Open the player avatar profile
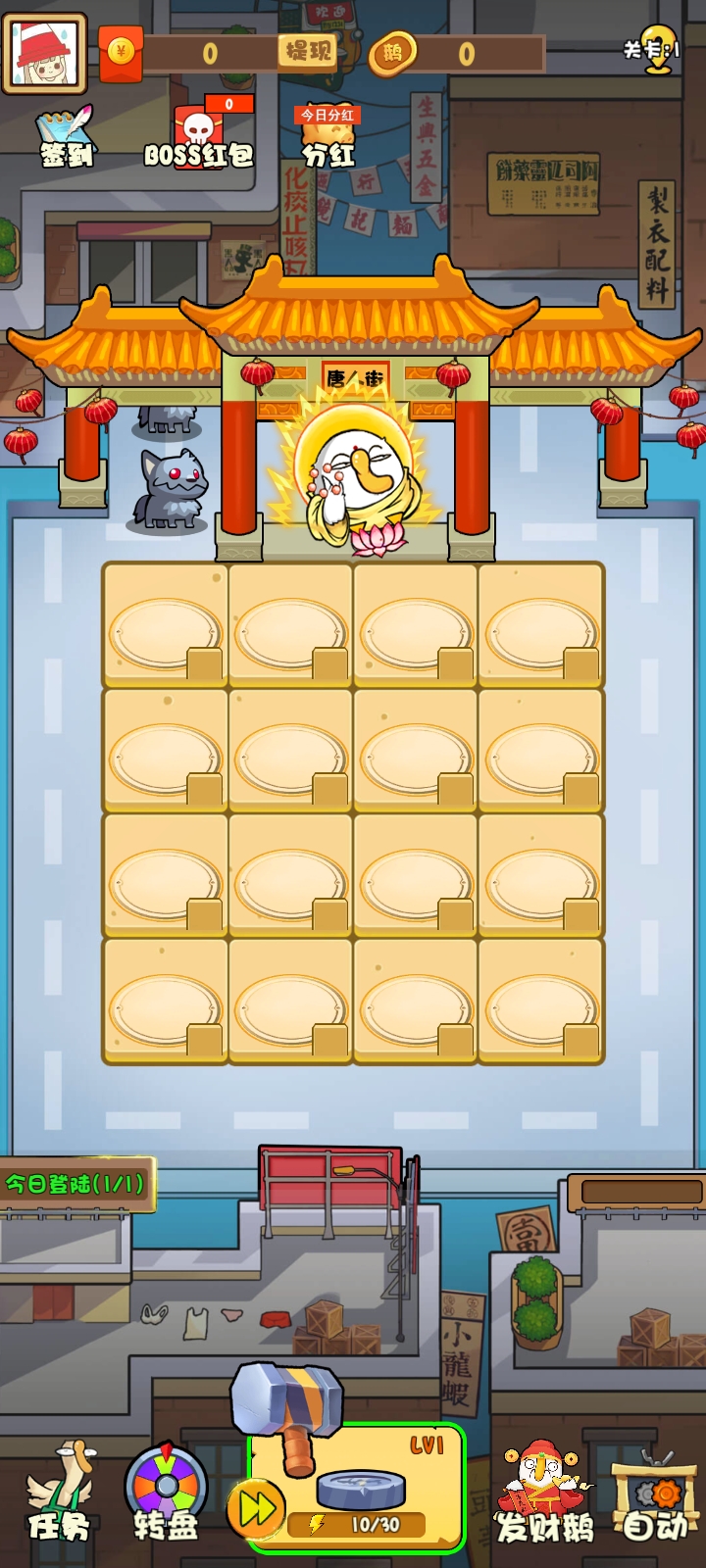706x1568 pixels. point(44,52)
